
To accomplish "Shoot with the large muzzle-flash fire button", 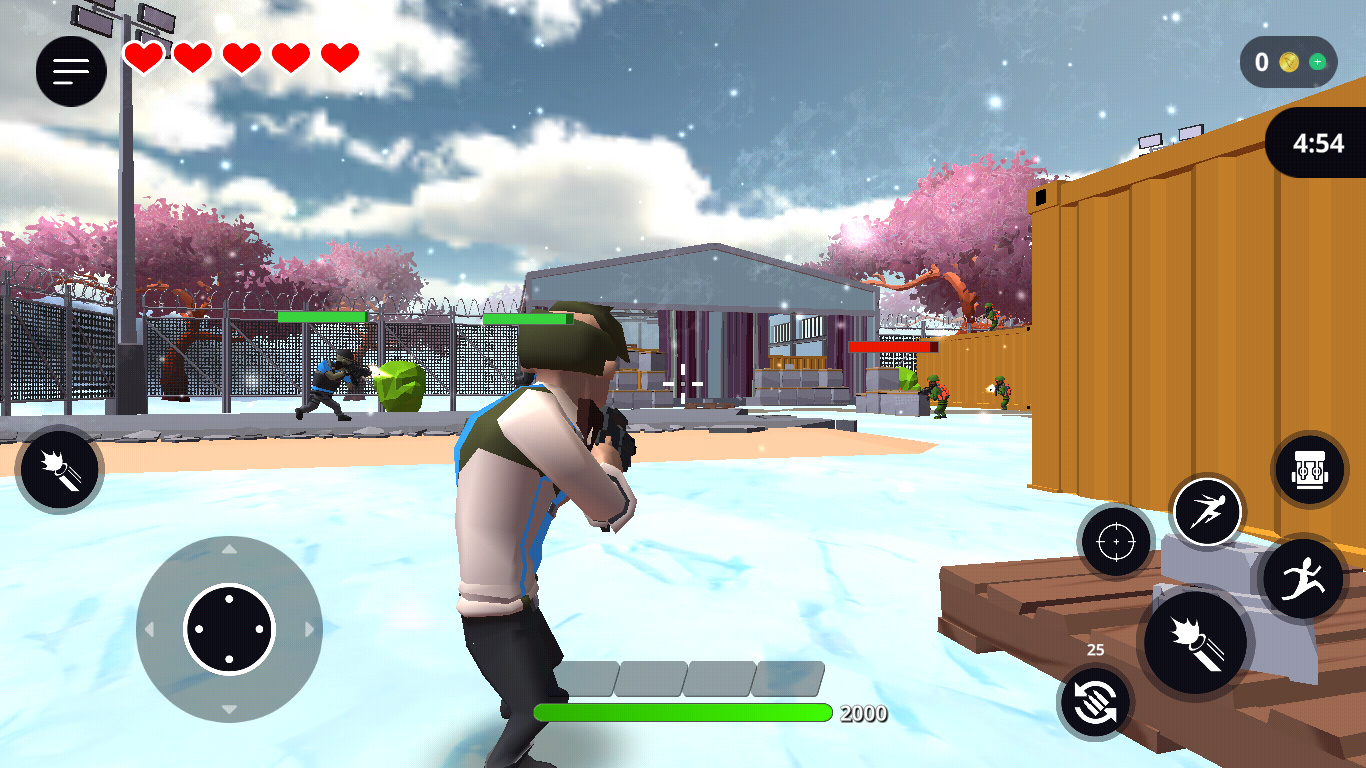I will [1197, 640].
